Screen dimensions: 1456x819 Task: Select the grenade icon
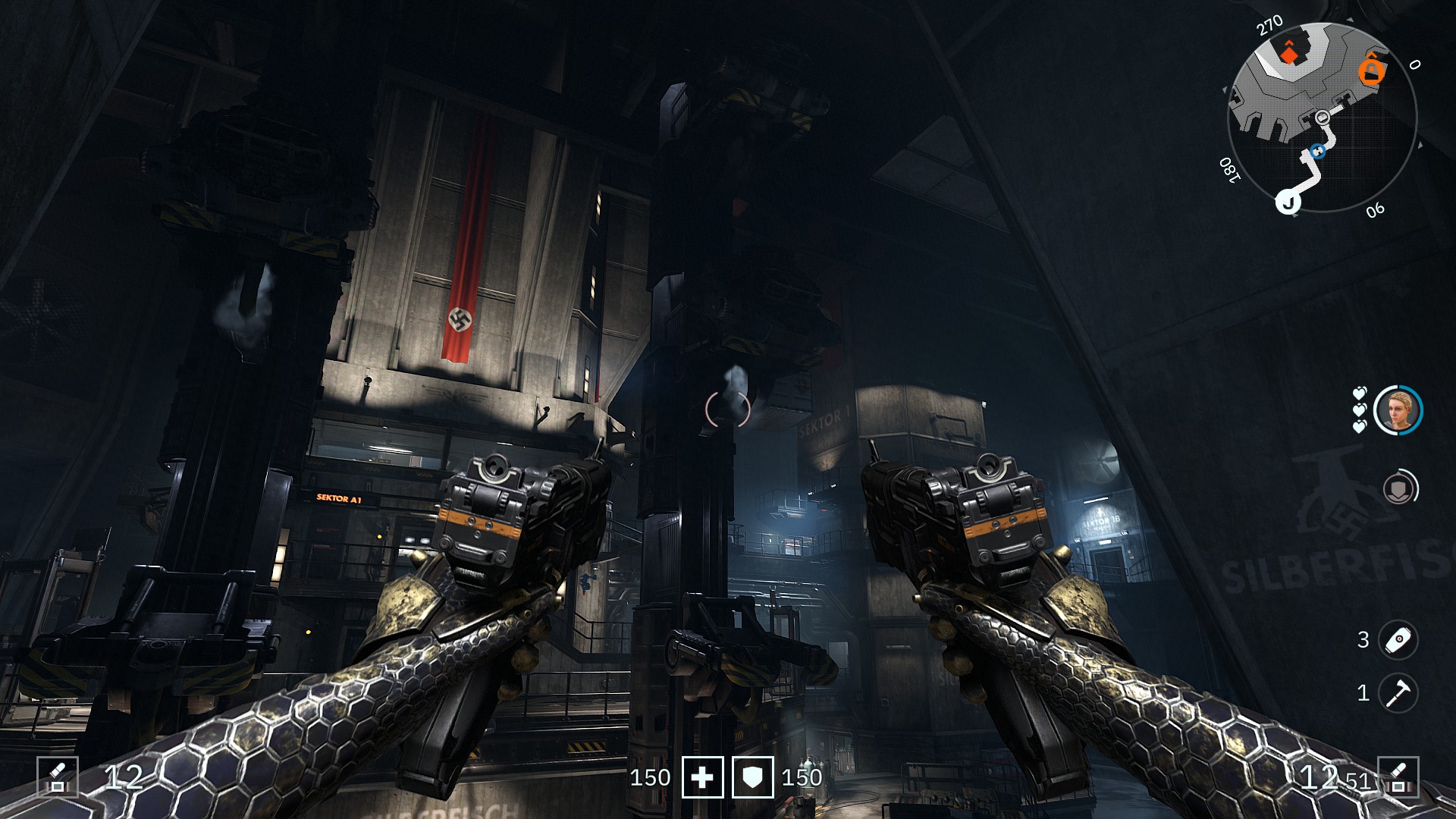pos(1398,639)
